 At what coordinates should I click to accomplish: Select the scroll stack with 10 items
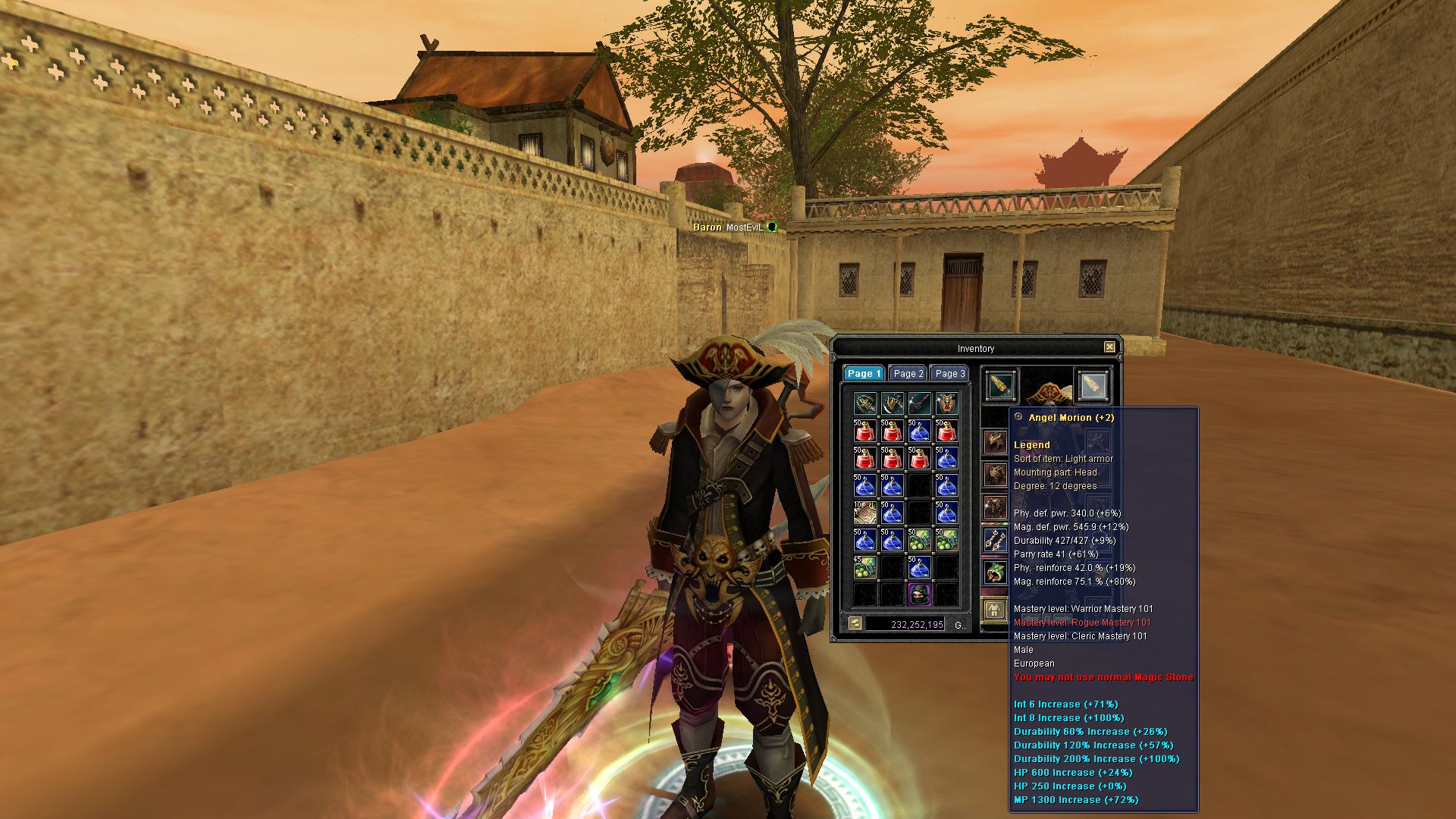pos(864,513)
